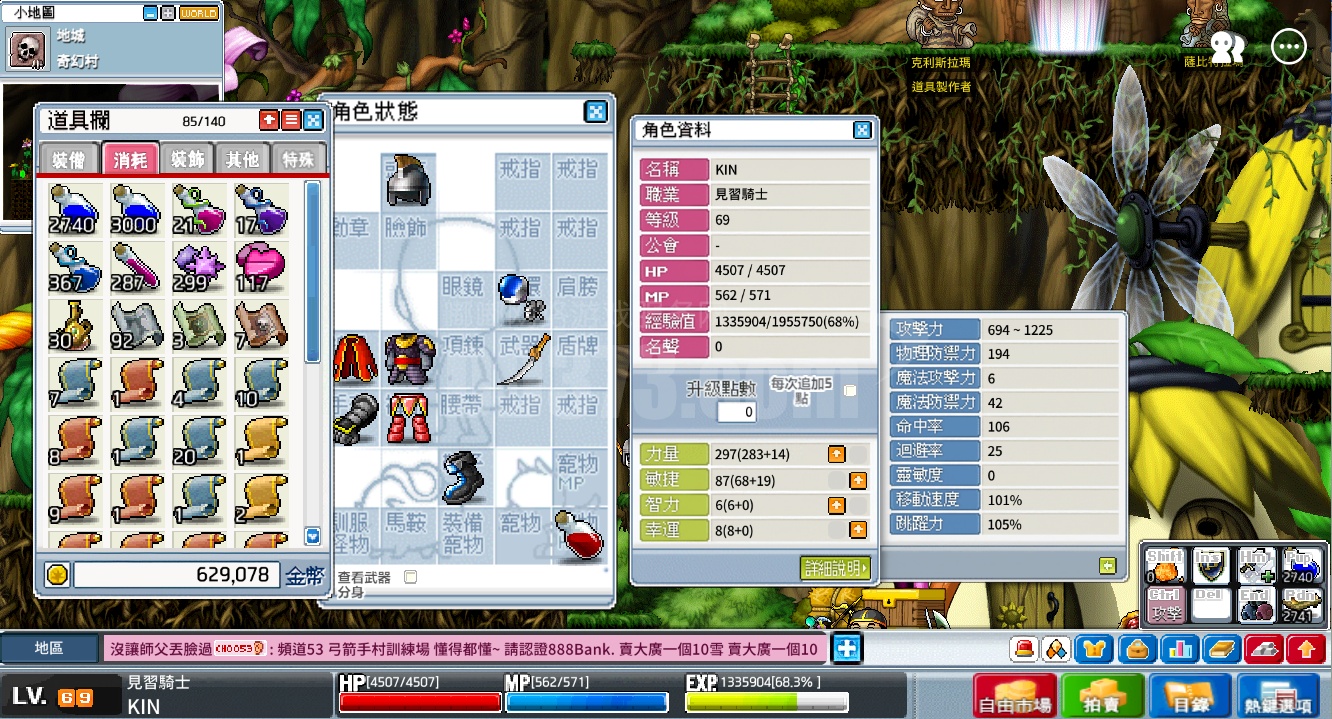Viewport: 1332px width, 719px height.
Task: Open the 自由市場 free market
Action: (1014, 695)
